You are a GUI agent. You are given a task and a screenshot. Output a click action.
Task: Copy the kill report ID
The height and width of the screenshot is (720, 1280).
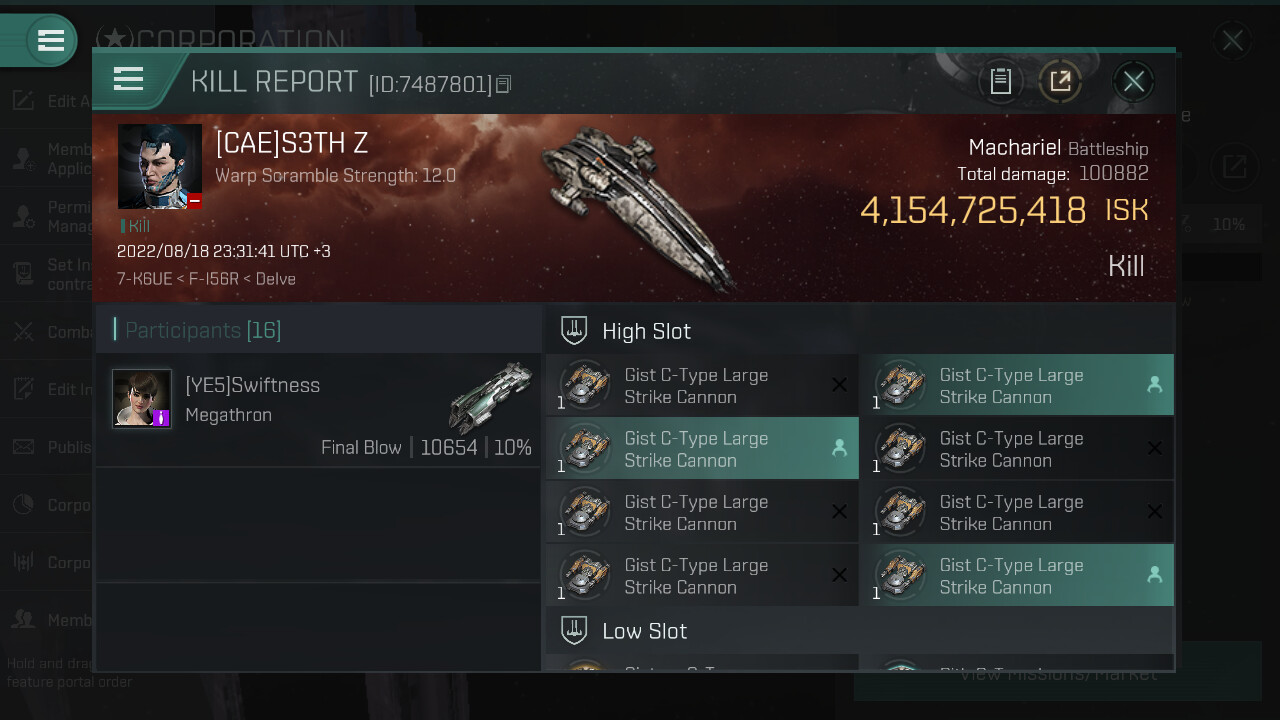pyautogui.click(x=503, y=85)
